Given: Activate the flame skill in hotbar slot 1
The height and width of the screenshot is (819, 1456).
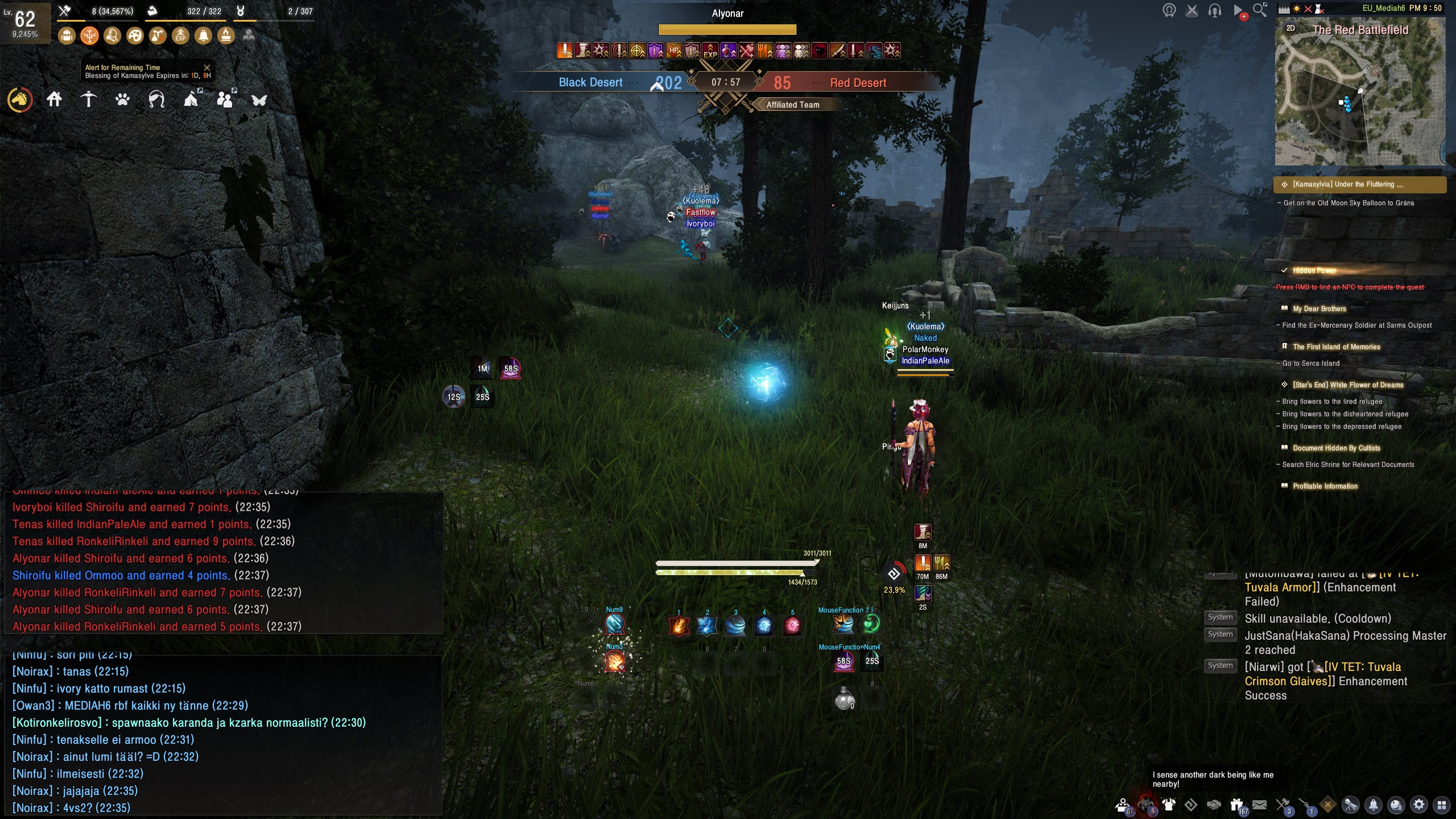Looking at the screenshot, I should 679,626.
